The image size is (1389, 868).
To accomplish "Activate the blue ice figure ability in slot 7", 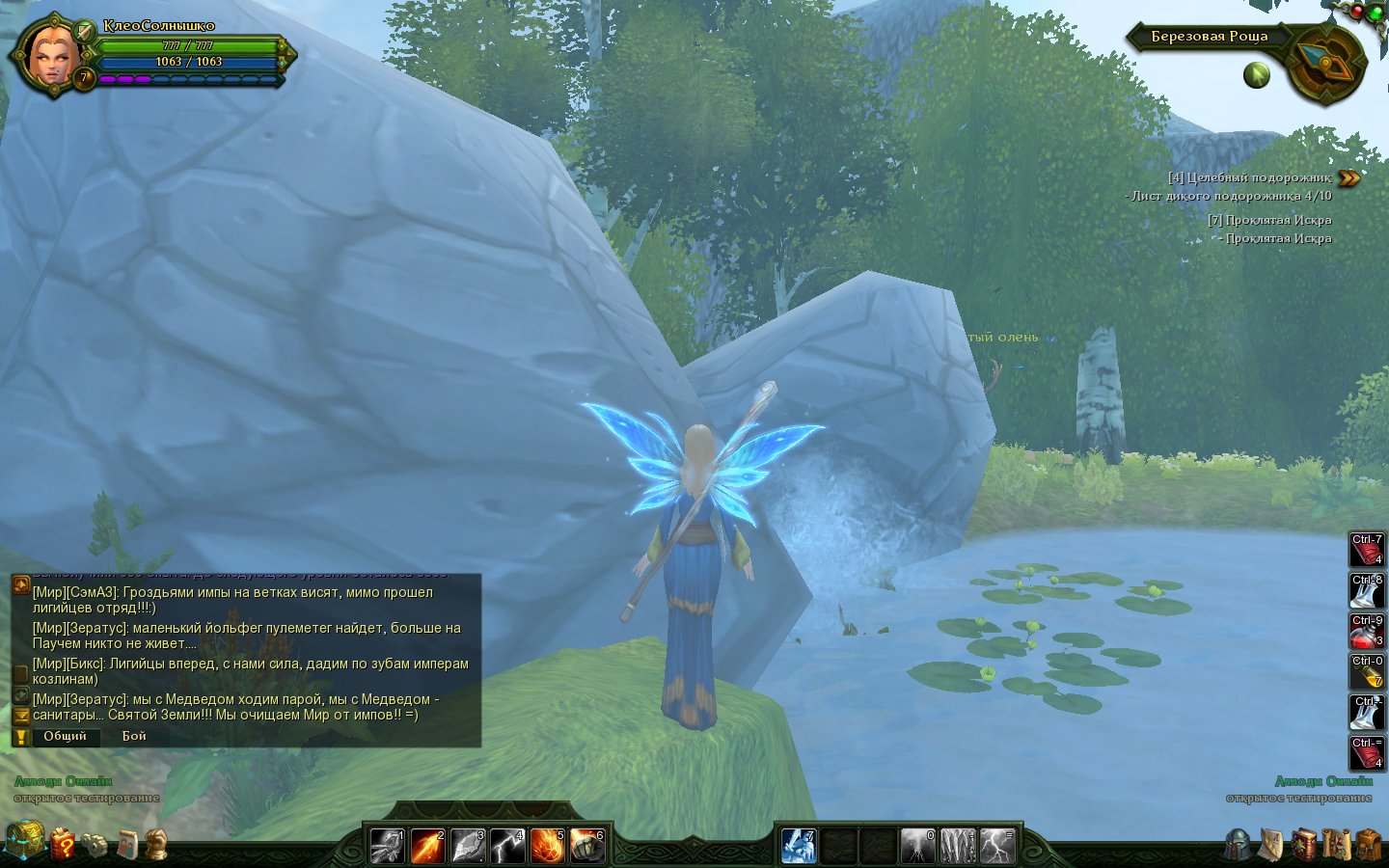I will pyautogui.click(x=799, y=846).
